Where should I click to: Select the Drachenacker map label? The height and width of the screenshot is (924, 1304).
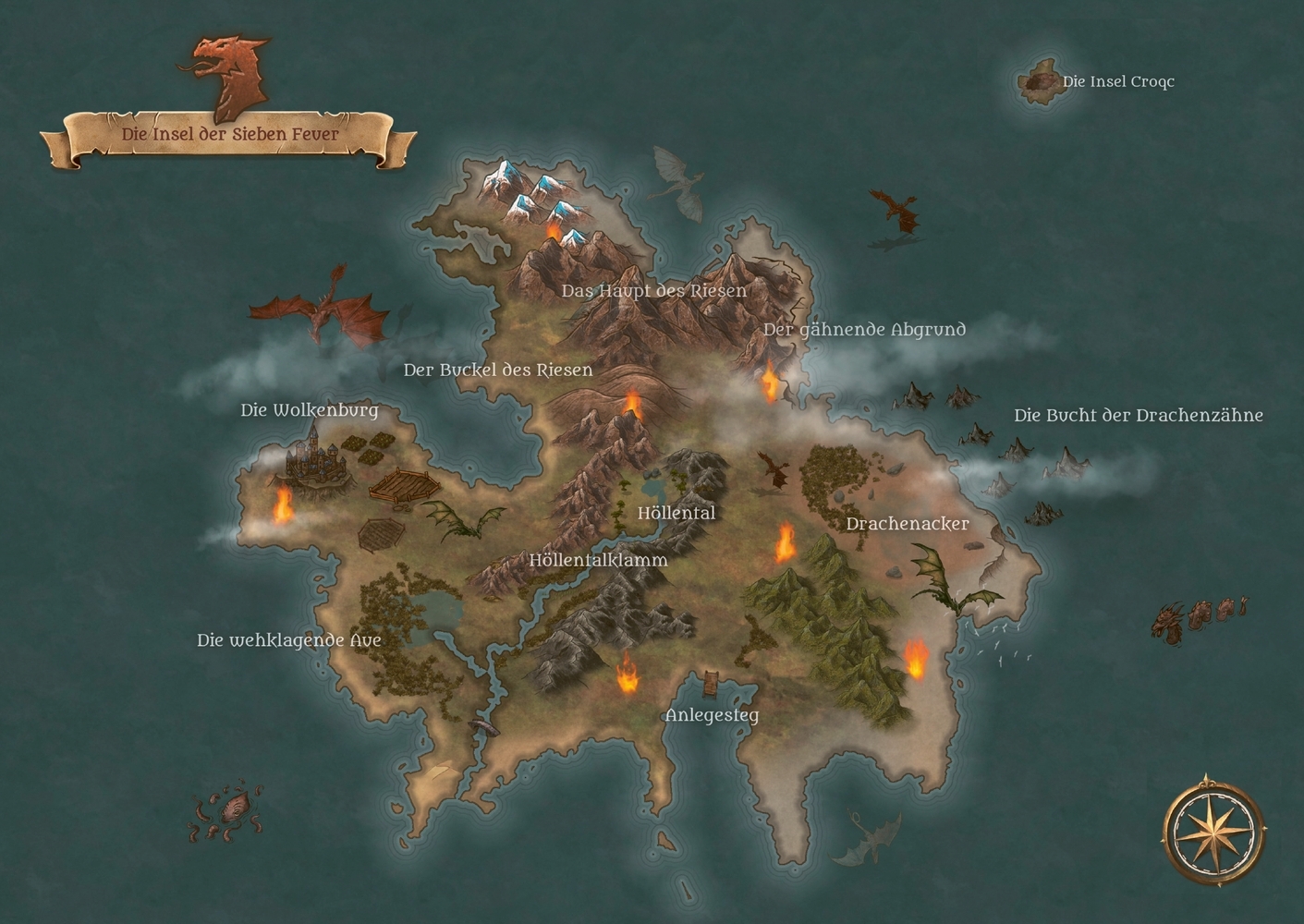click(907, 524)
